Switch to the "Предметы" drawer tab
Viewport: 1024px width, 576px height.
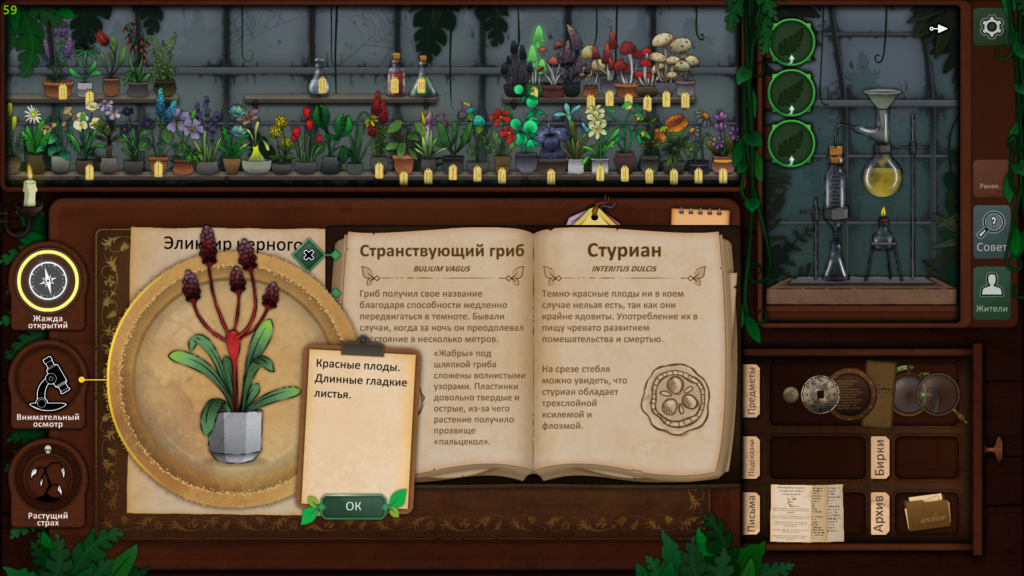click(x=753, y=392)
